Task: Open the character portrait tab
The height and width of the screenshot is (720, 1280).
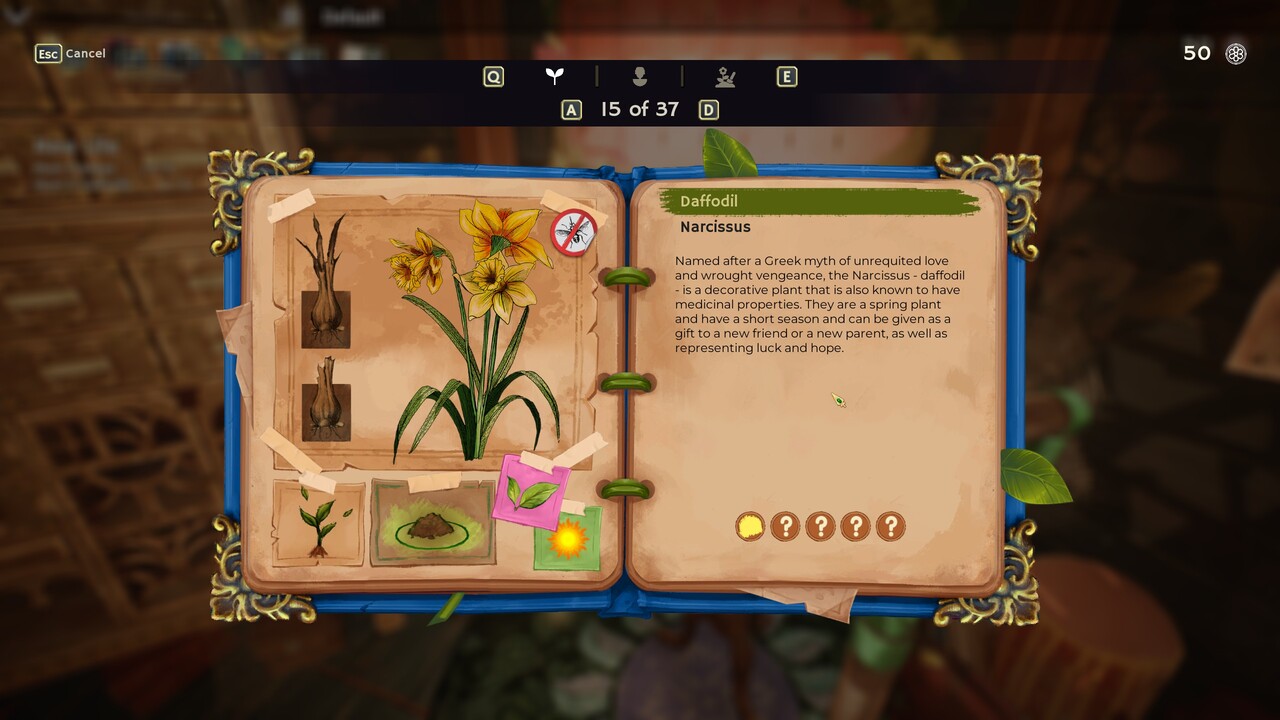Action: point(640,76)
